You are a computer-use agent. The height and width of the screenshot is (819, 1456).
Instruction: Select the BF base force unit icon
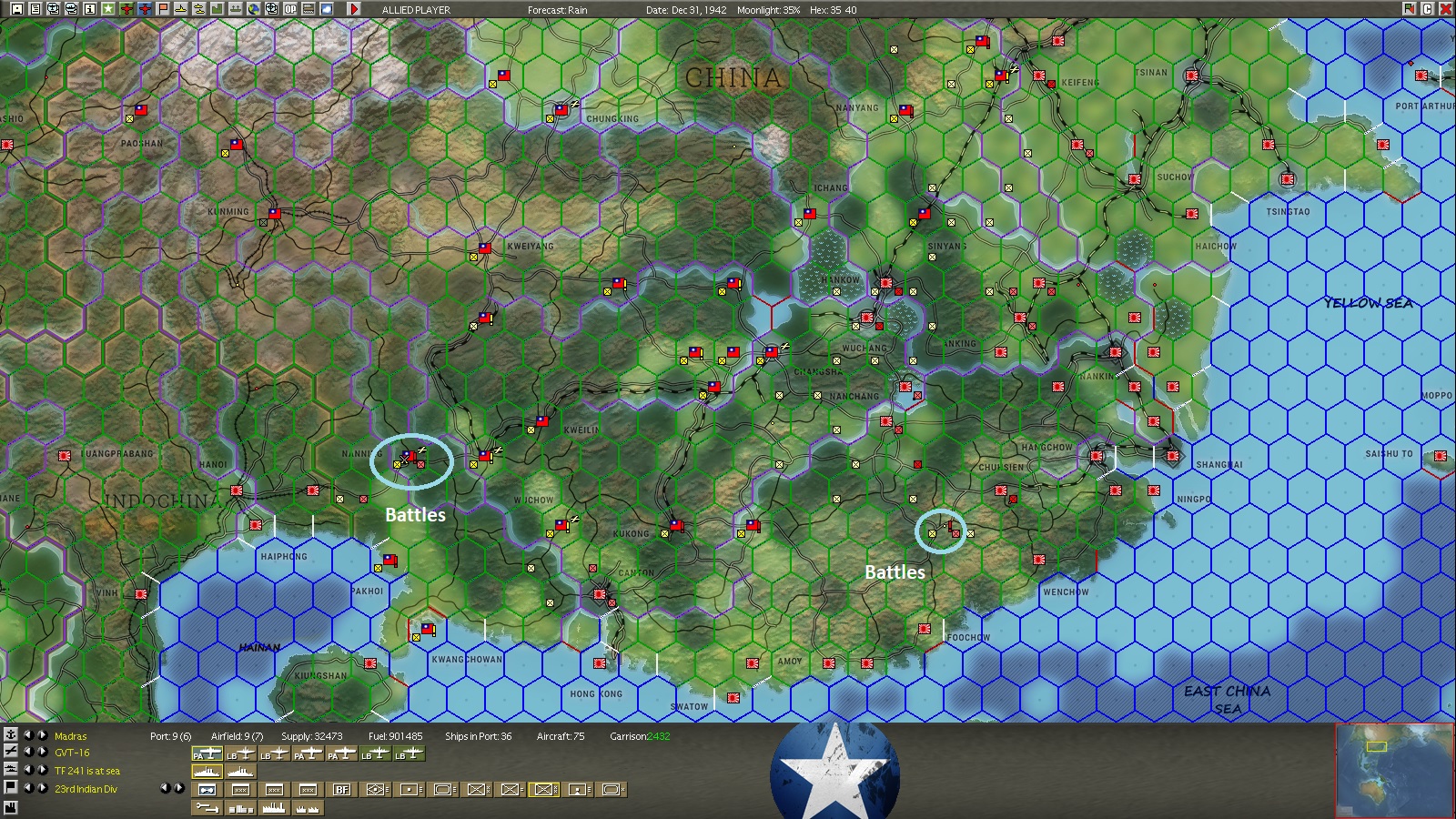pyautogui.click(x=343, y=789)
